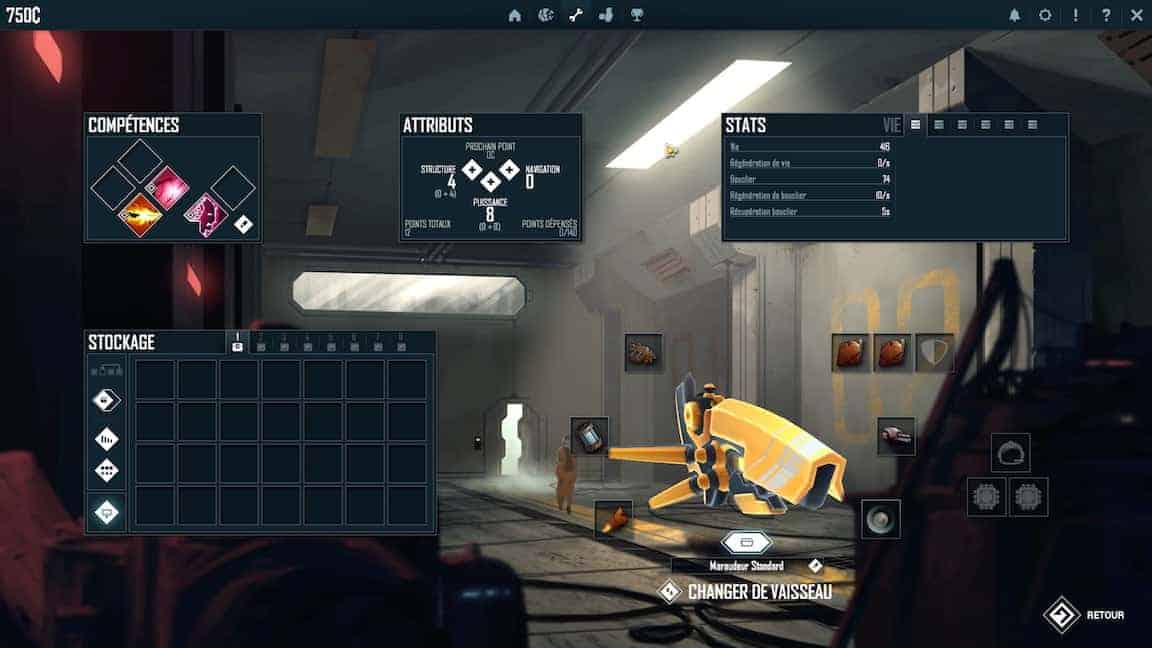The height and width of the screenshot is (648, 1152).
Task: Open settings with the gear icon
Action: pyautogui.click(x=1045, y=15)
